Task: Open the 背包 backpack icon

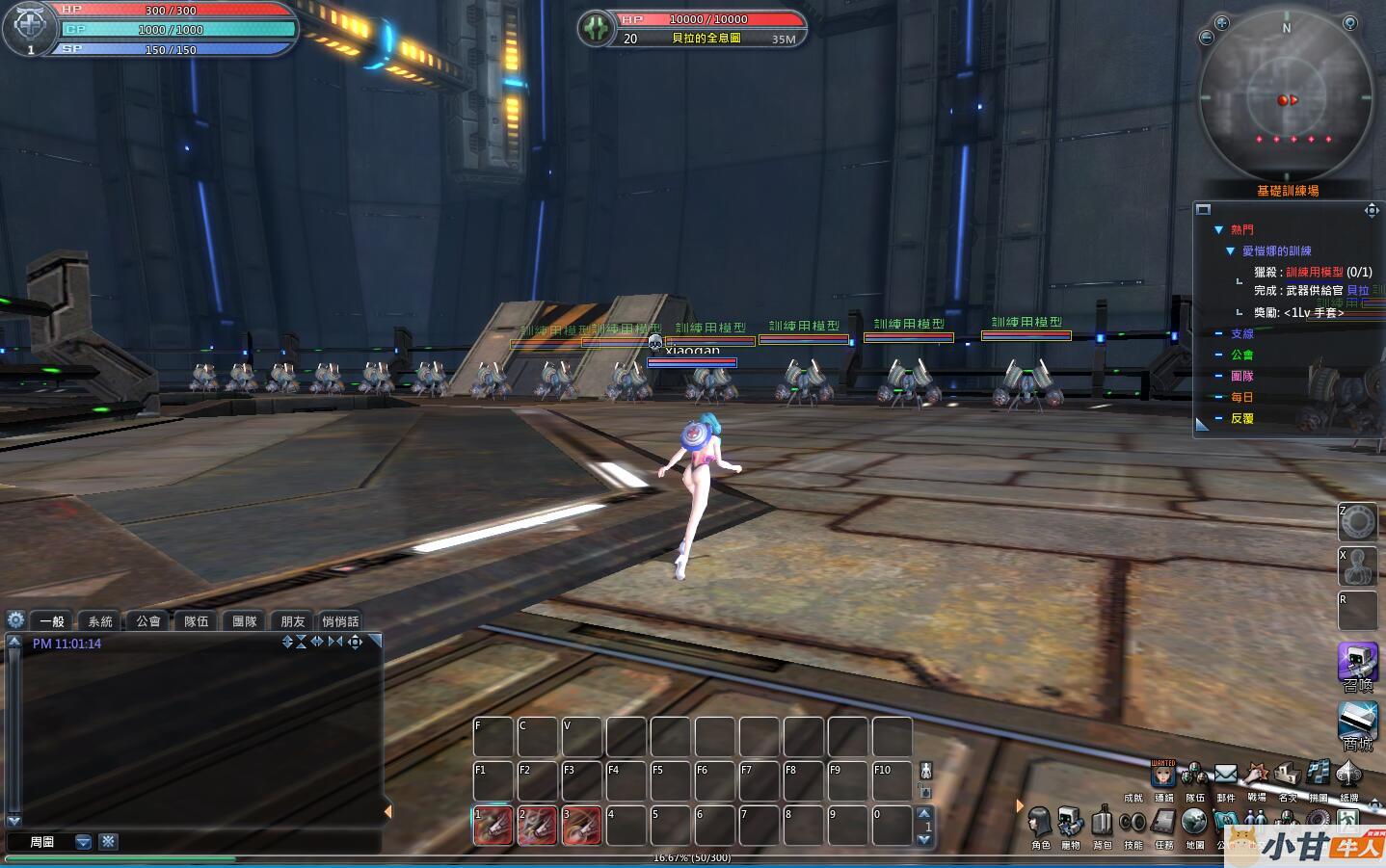Action: point(1102,822)
